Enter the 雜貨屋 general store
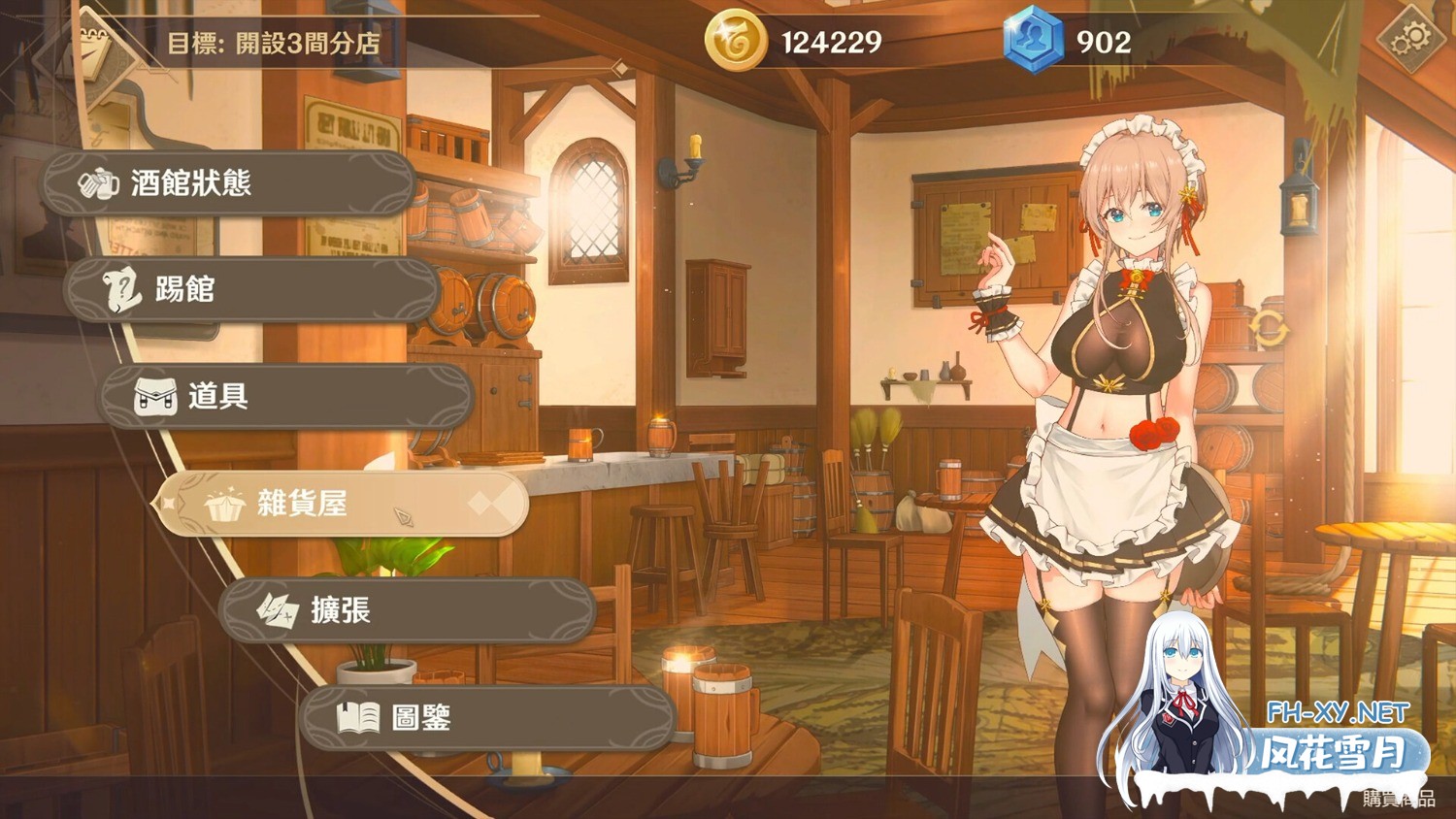The width and height of the screenshot is (1456, 819). pos(342,504)
